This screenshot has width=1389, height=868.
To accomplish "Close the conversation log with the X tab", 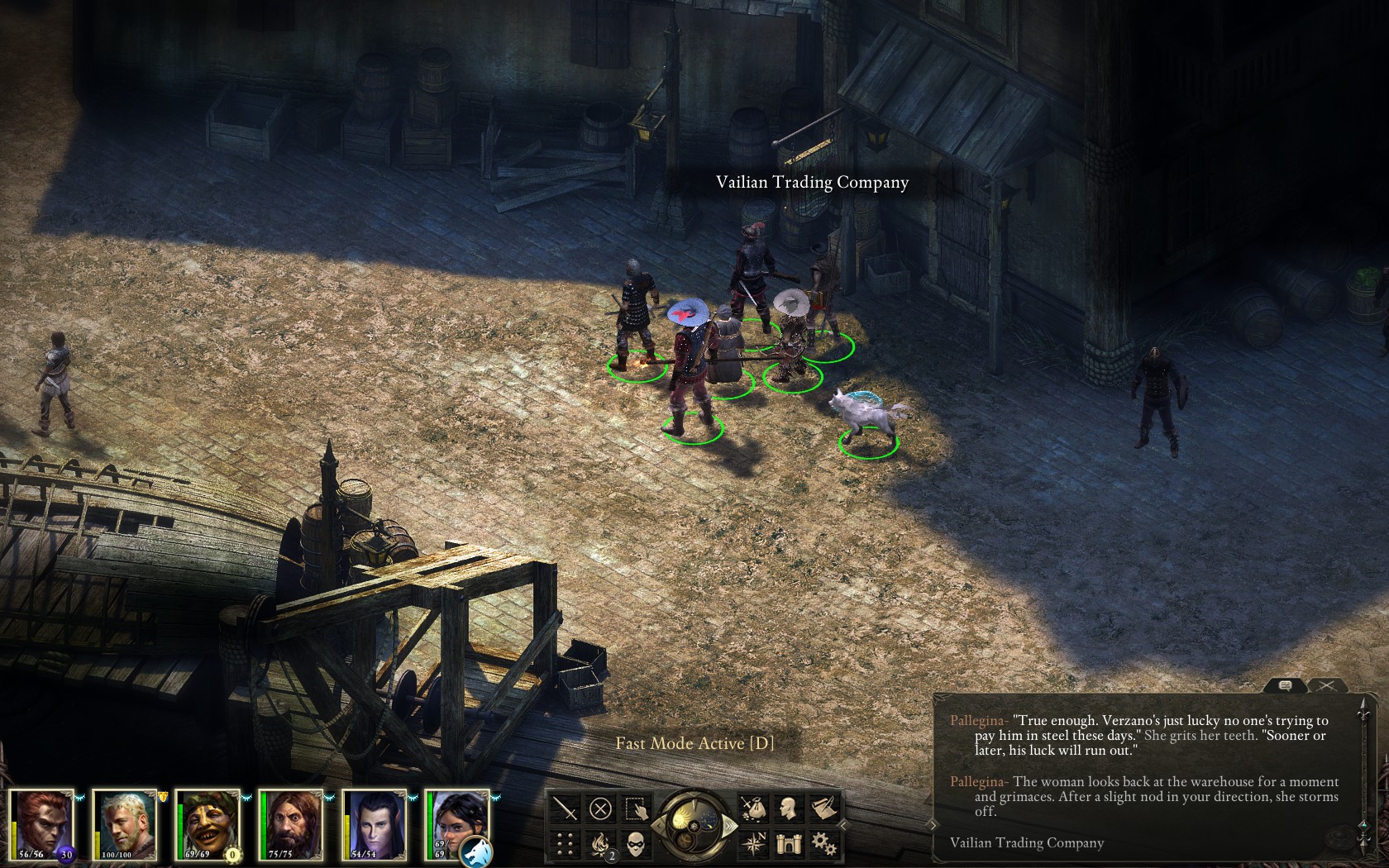I will click(1328, 685).
